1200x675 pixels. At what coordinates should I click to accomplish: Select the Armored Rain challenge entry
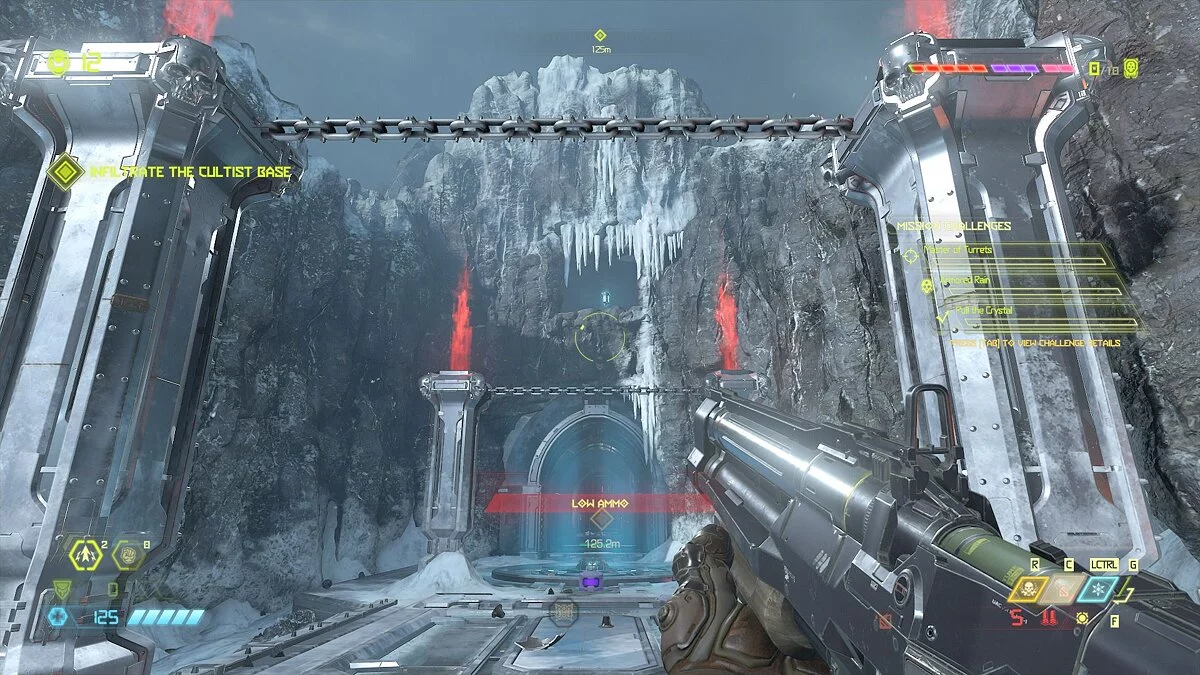click(958, 282)
